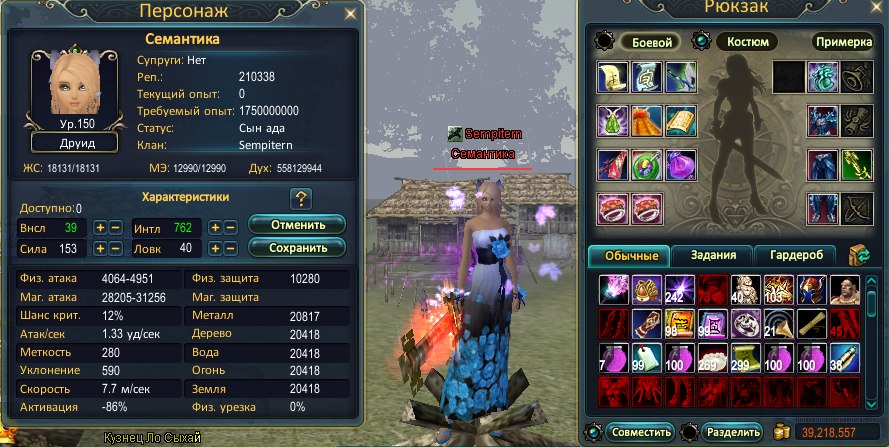The width and height of the screenshot is (889, 447).
Task: Pick the purple star item stack of 242
Action: pyautogui.click(x=679, y=290)
